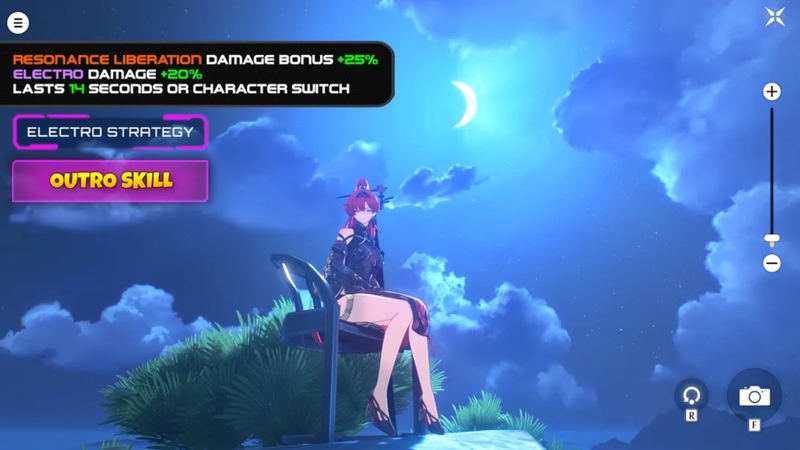Close photo mode with the star icon
Screen dimensions: 800x450
[775, 17]
